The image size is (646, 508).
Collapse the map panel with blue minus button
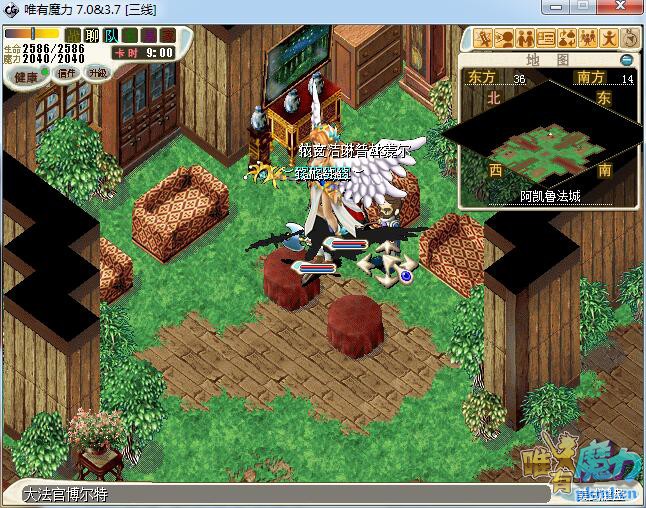626,59
